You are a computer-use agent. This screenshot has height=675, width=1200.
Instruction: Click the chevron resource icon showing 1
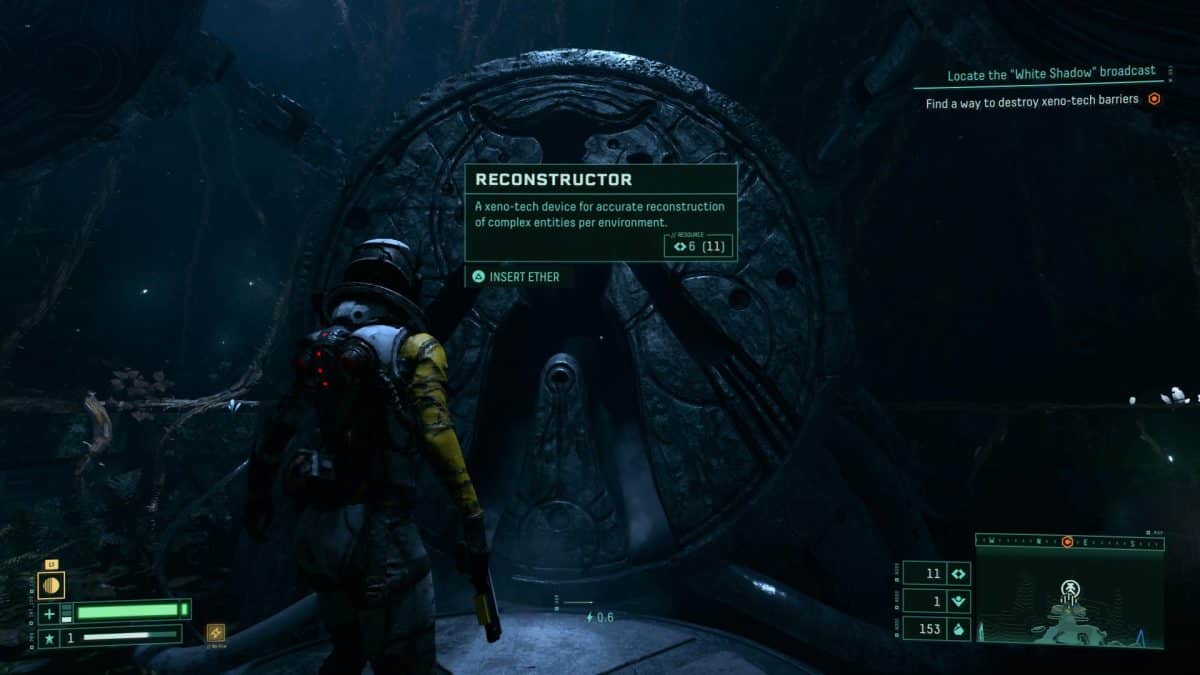click(x=957, y=601)
